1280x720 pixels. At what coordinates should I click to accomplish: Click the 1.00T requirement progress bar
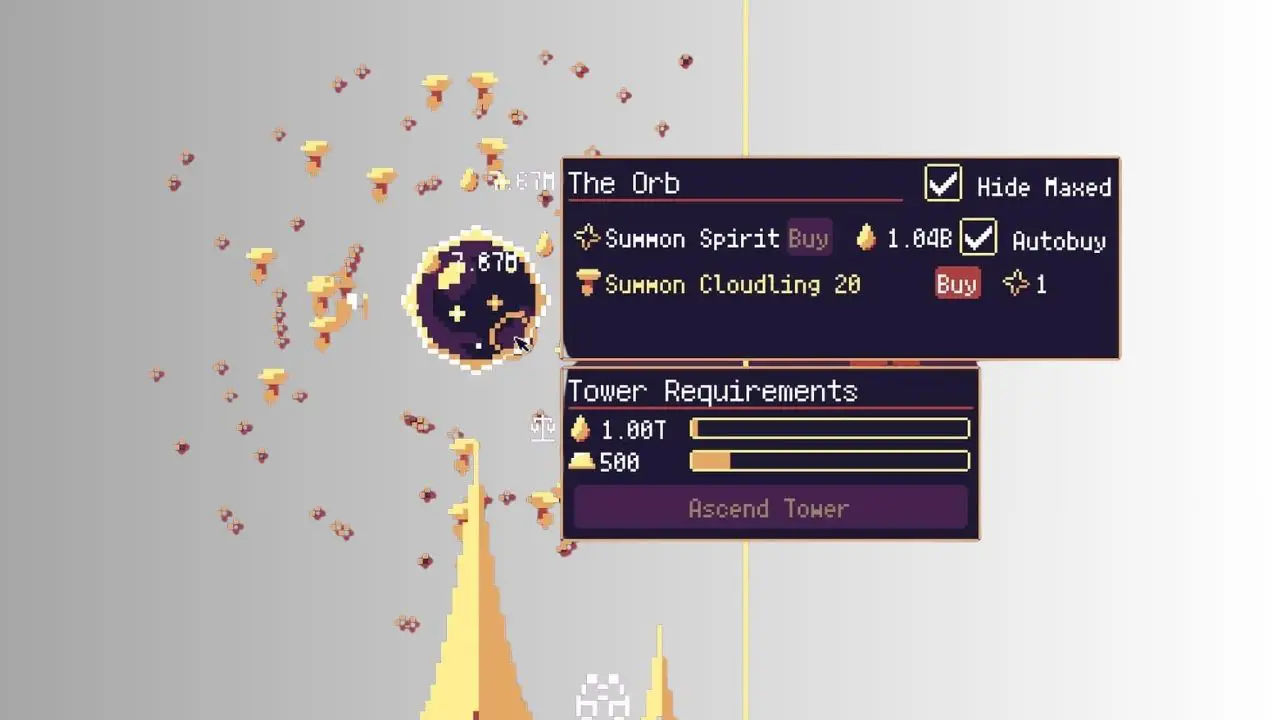pos(829,428)
